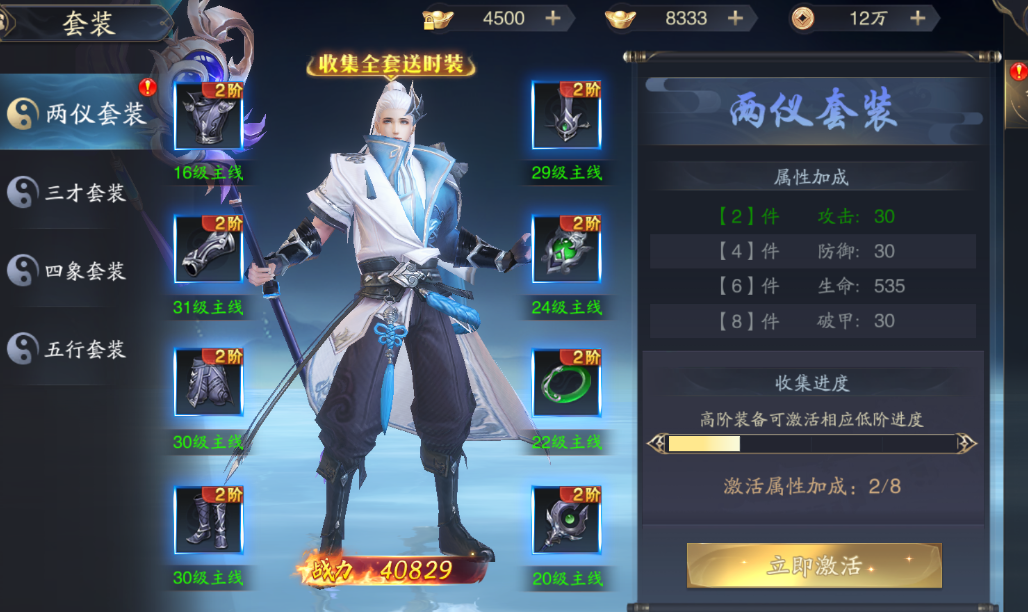Switch to the 两仪套装 tab
The height and width of the screenshot is (612, 1028).
pyautogui.click(x=78, y=114)
